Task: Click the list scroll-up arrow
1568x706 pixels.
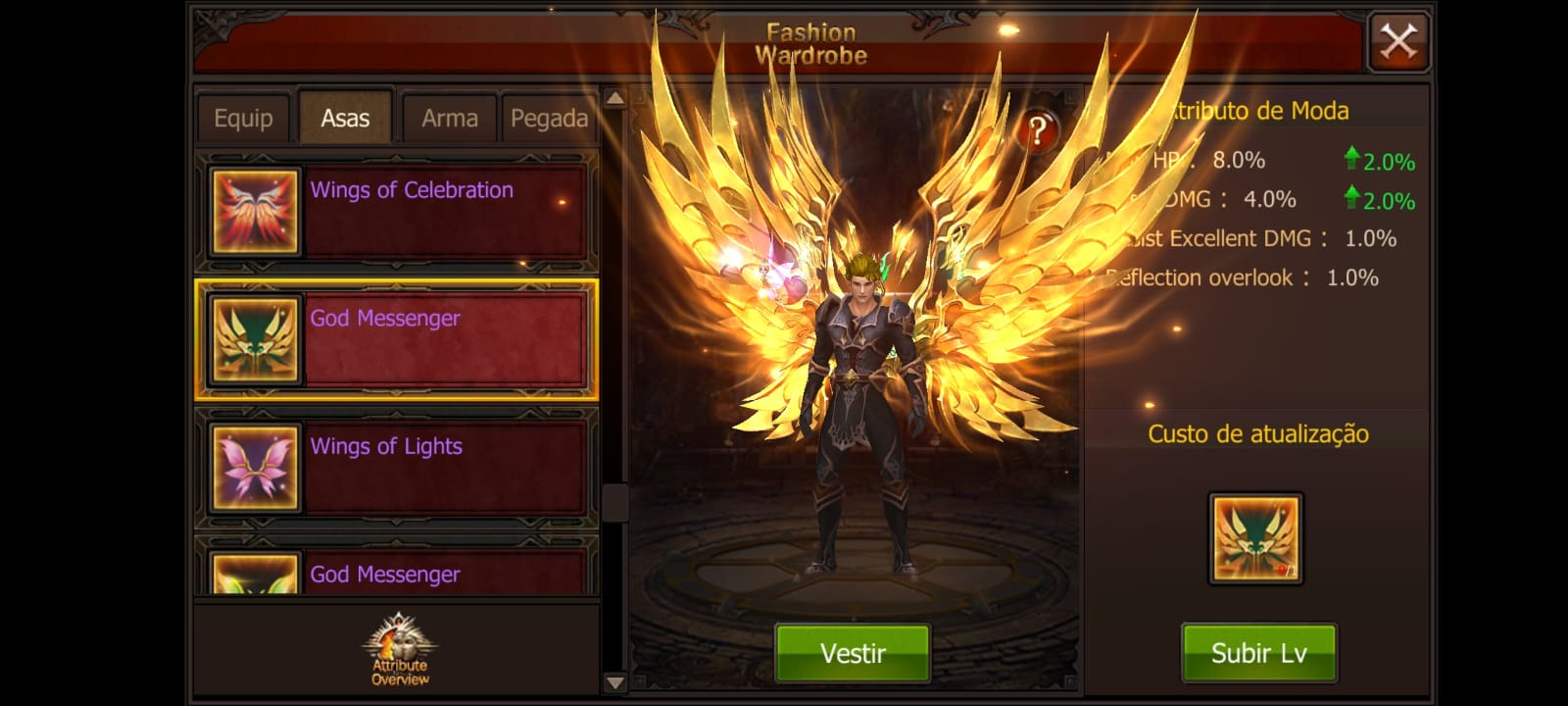Action: [614, 98]
